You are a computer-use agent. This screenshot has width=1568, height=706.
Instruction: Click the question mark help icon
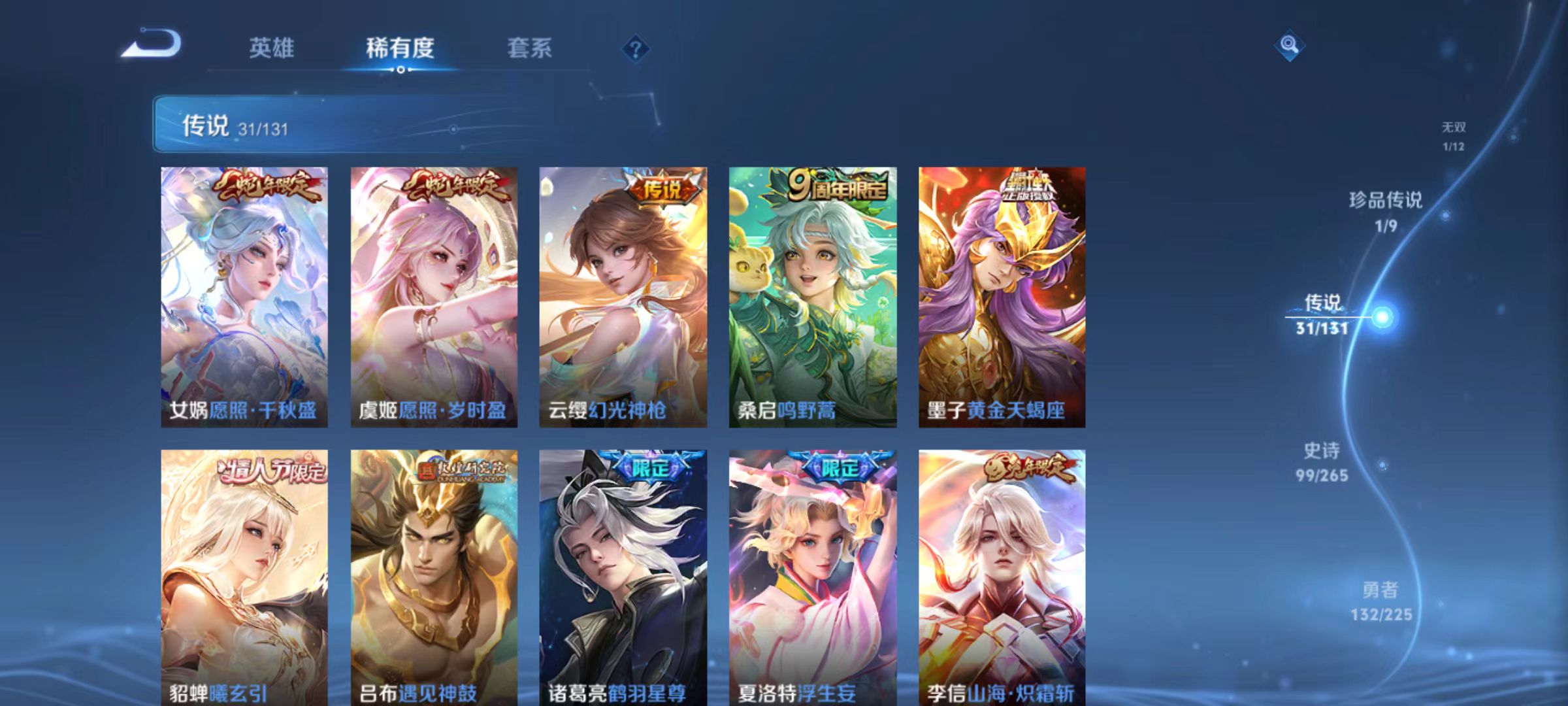636,47
